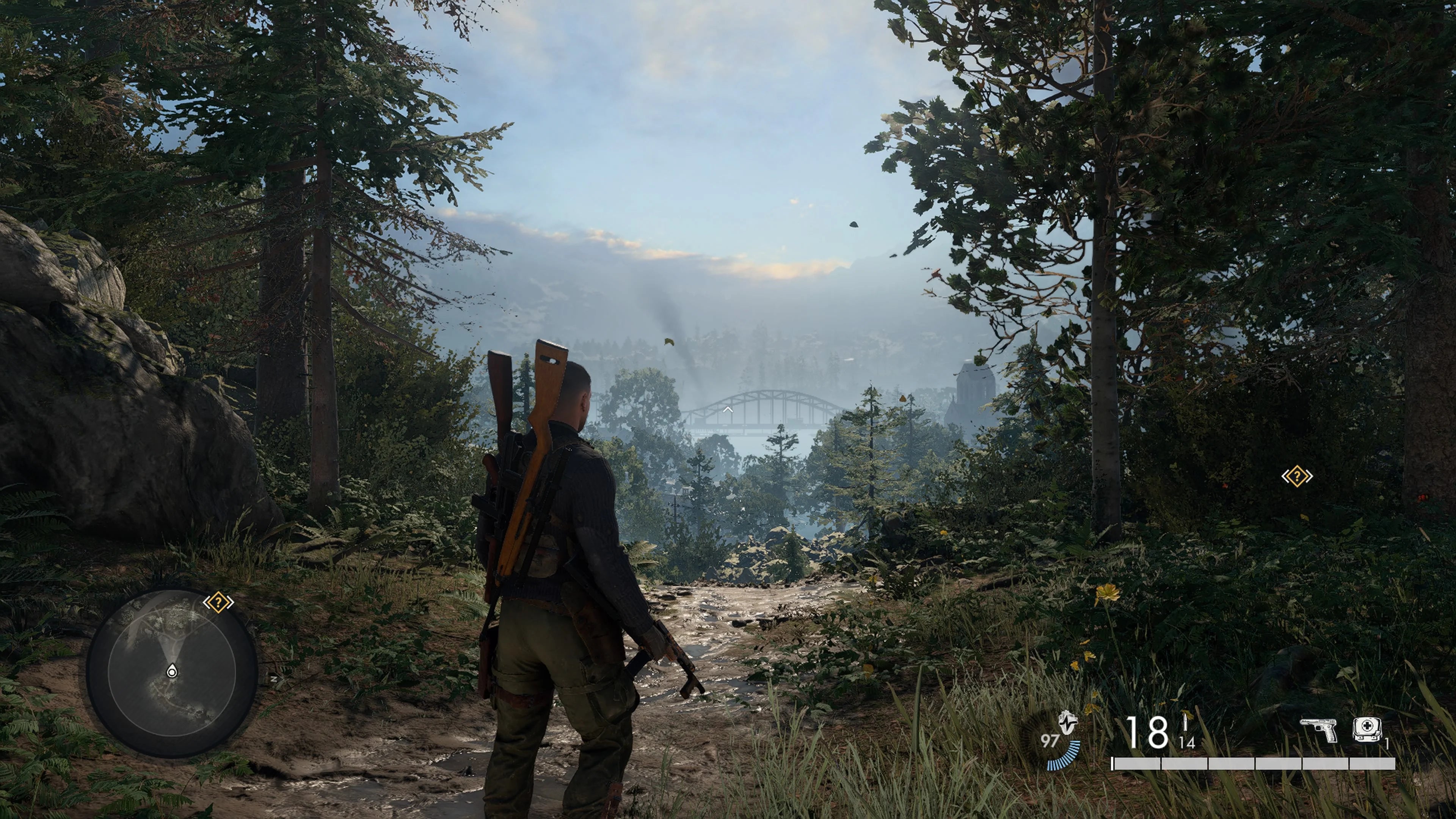Toggle the player position arrow on the minimap
This screenshot has width=1456, height=819.
coord(172,670)
